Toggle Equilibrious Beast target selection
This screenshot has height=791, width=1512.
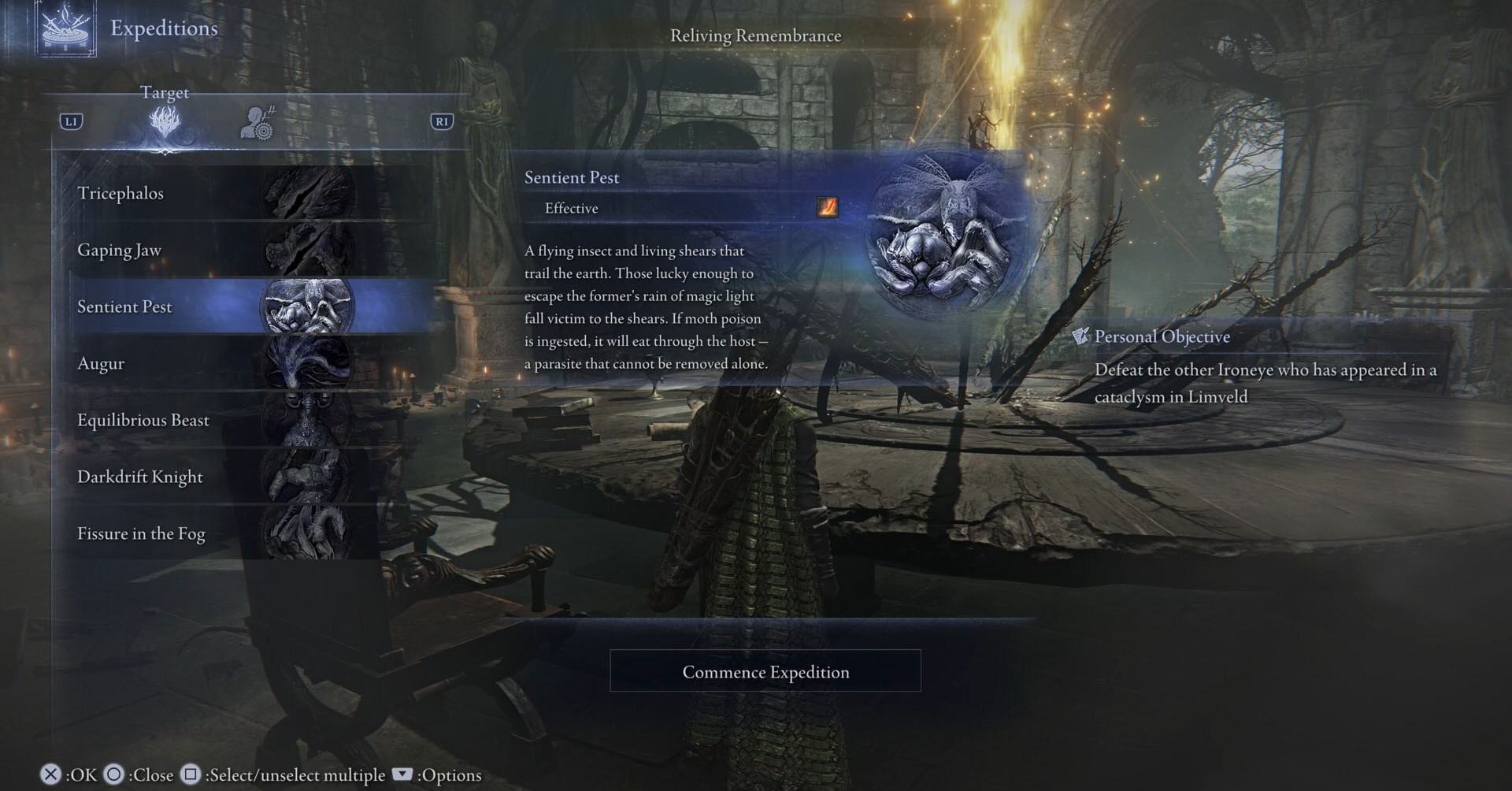[x=143, y=420]
